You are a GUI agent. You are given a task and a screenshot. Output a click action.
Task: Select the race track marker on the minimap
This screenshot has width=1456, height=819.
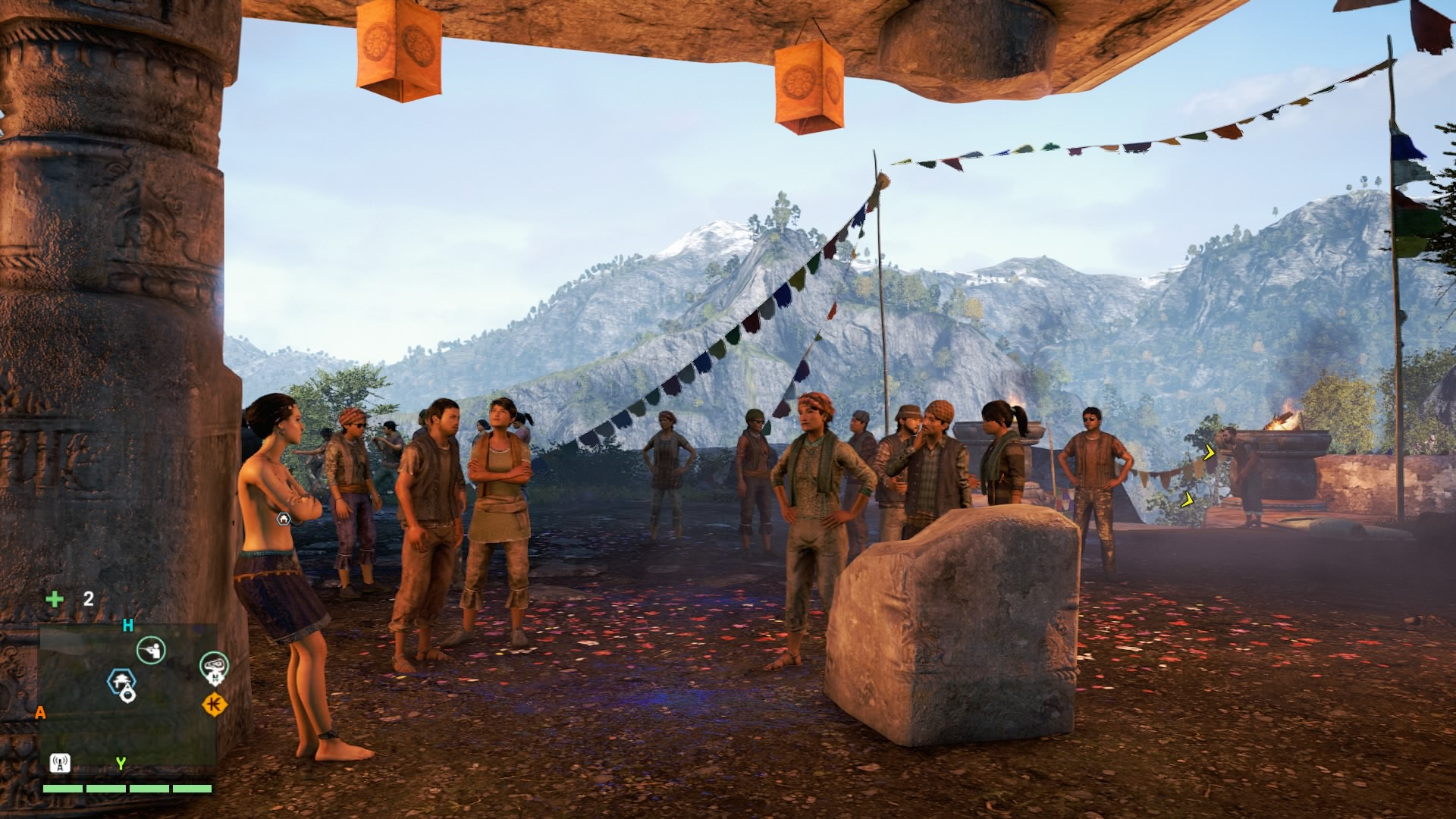(x=214, y=666)
